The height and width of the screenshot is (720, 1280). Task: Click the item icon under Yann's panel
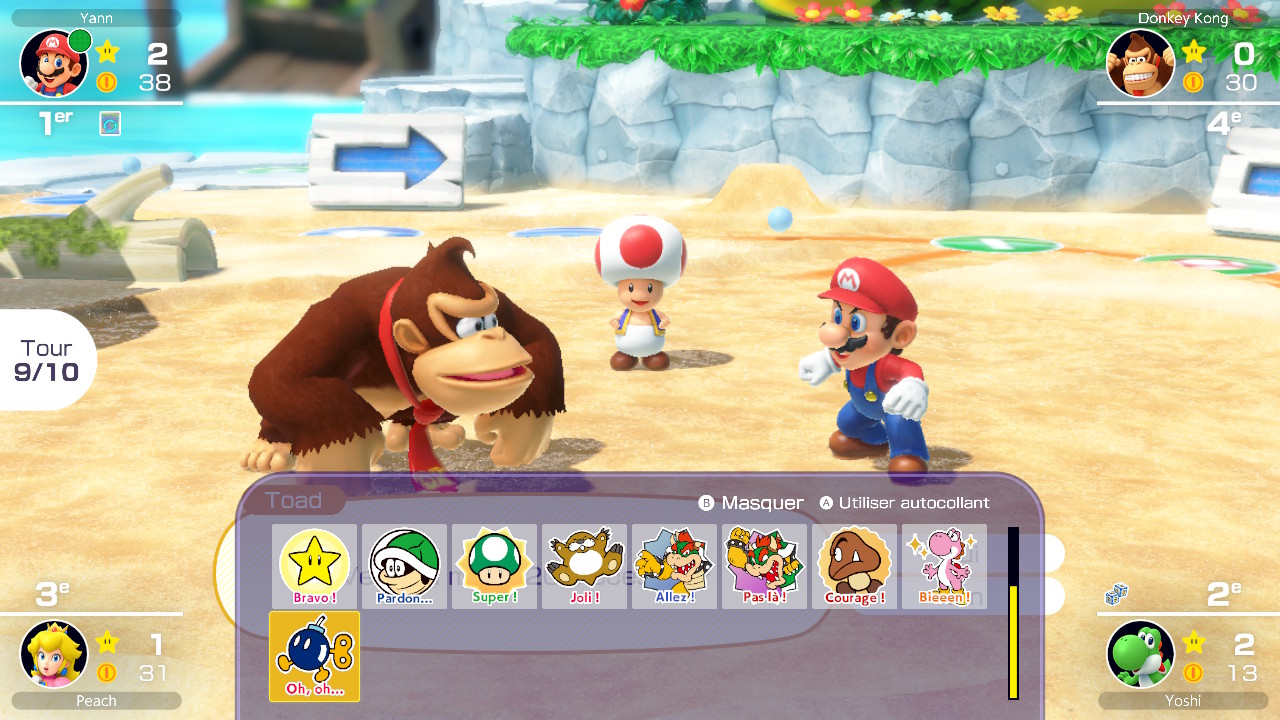coord(110,124)
